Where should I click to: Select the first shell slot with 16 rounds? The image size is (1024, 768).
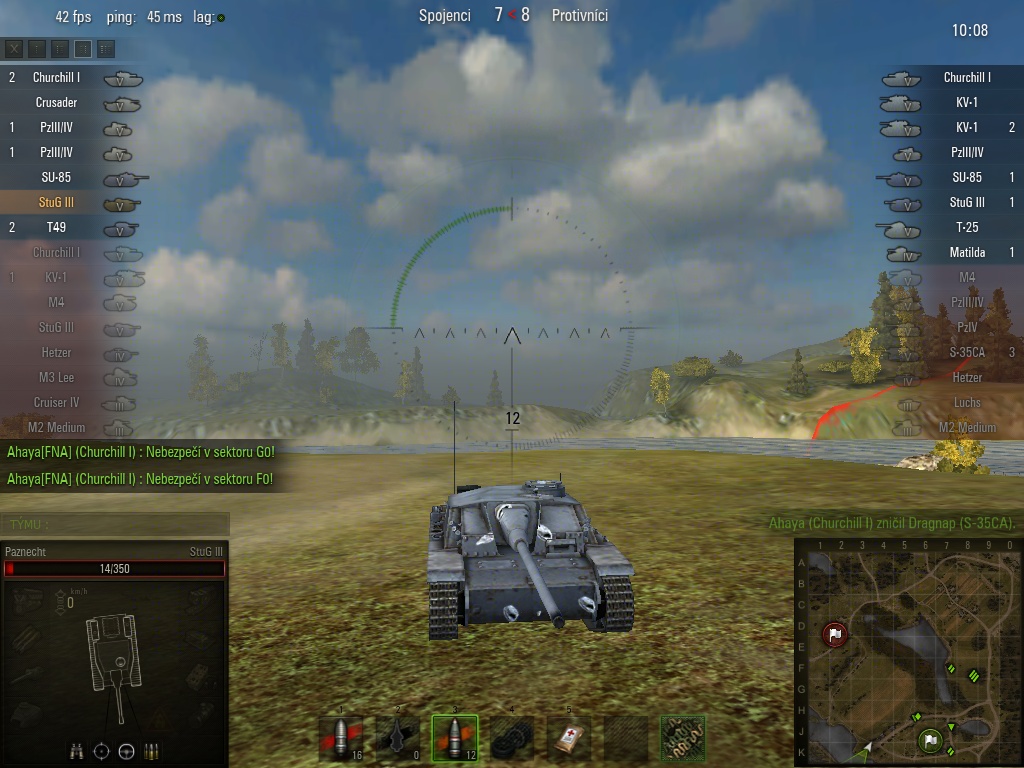click(x=341, y=739)
